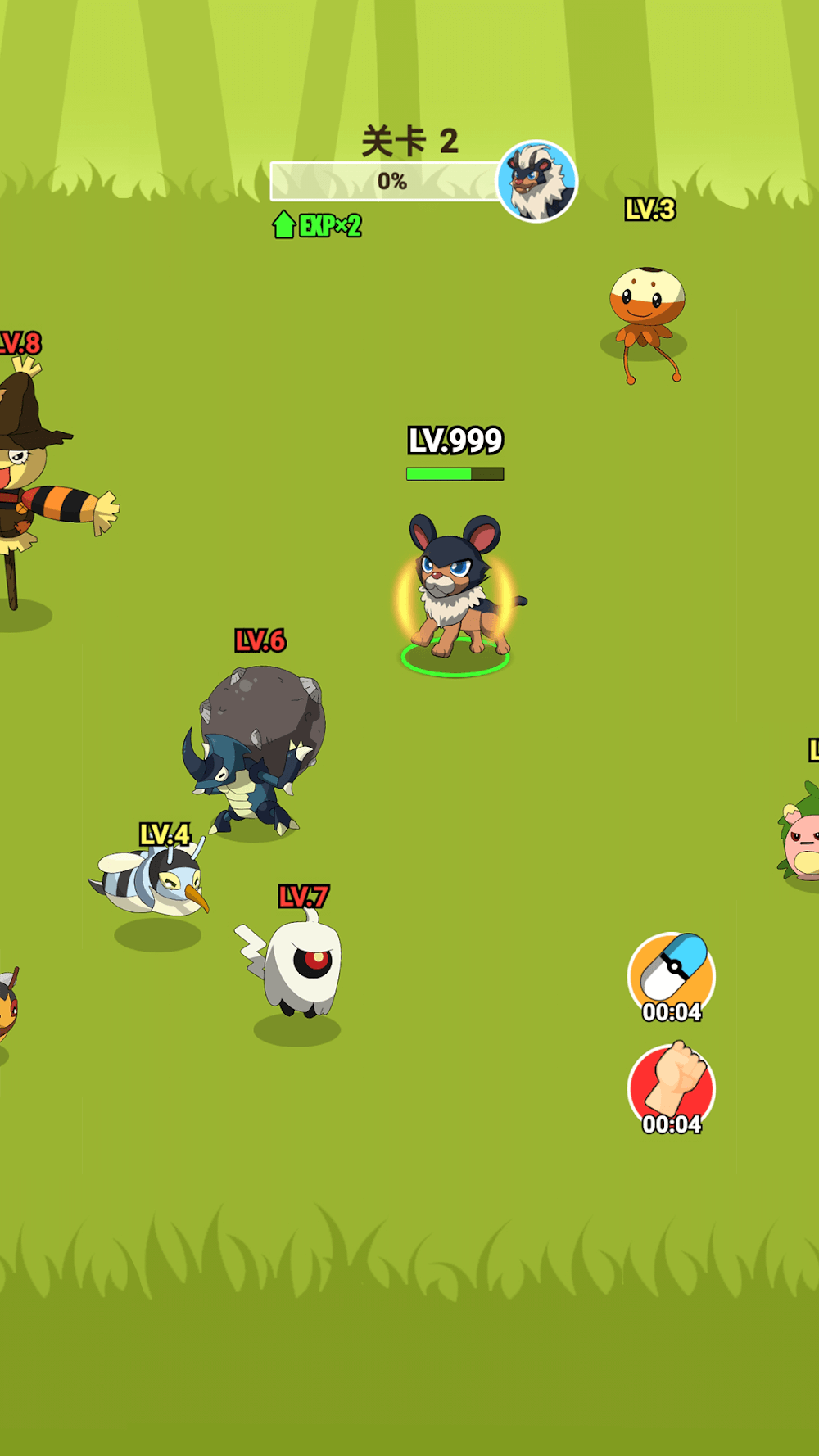Use the red fist attack skill
Screen dimensions: 819x1456
tap(672, 1088)
